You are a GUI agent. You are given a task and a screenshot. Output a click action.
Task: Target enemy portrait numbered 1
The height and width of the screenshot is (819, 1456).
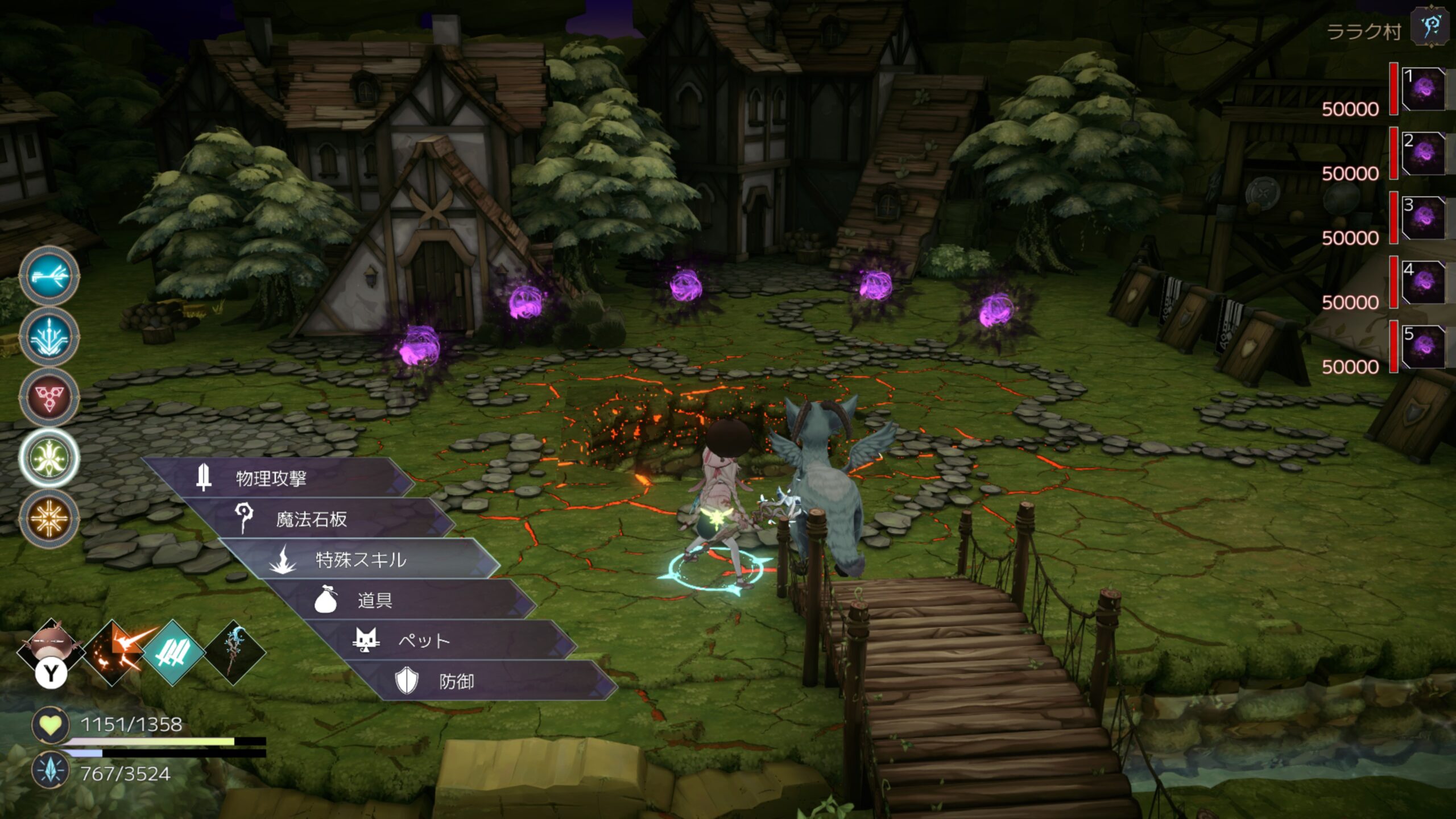[1424, 89]
